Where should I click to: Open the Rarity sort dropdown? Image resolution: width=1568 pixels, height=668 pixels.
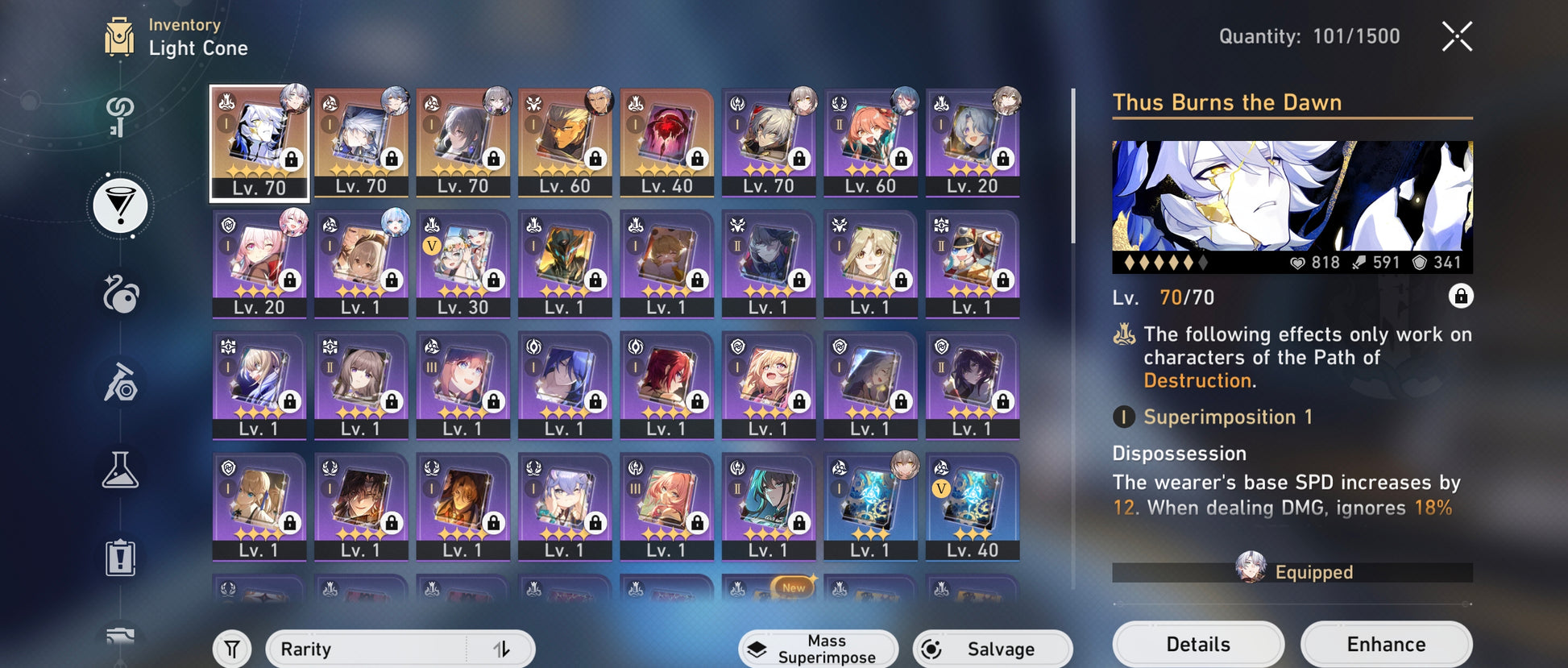(x=371, y=649)
